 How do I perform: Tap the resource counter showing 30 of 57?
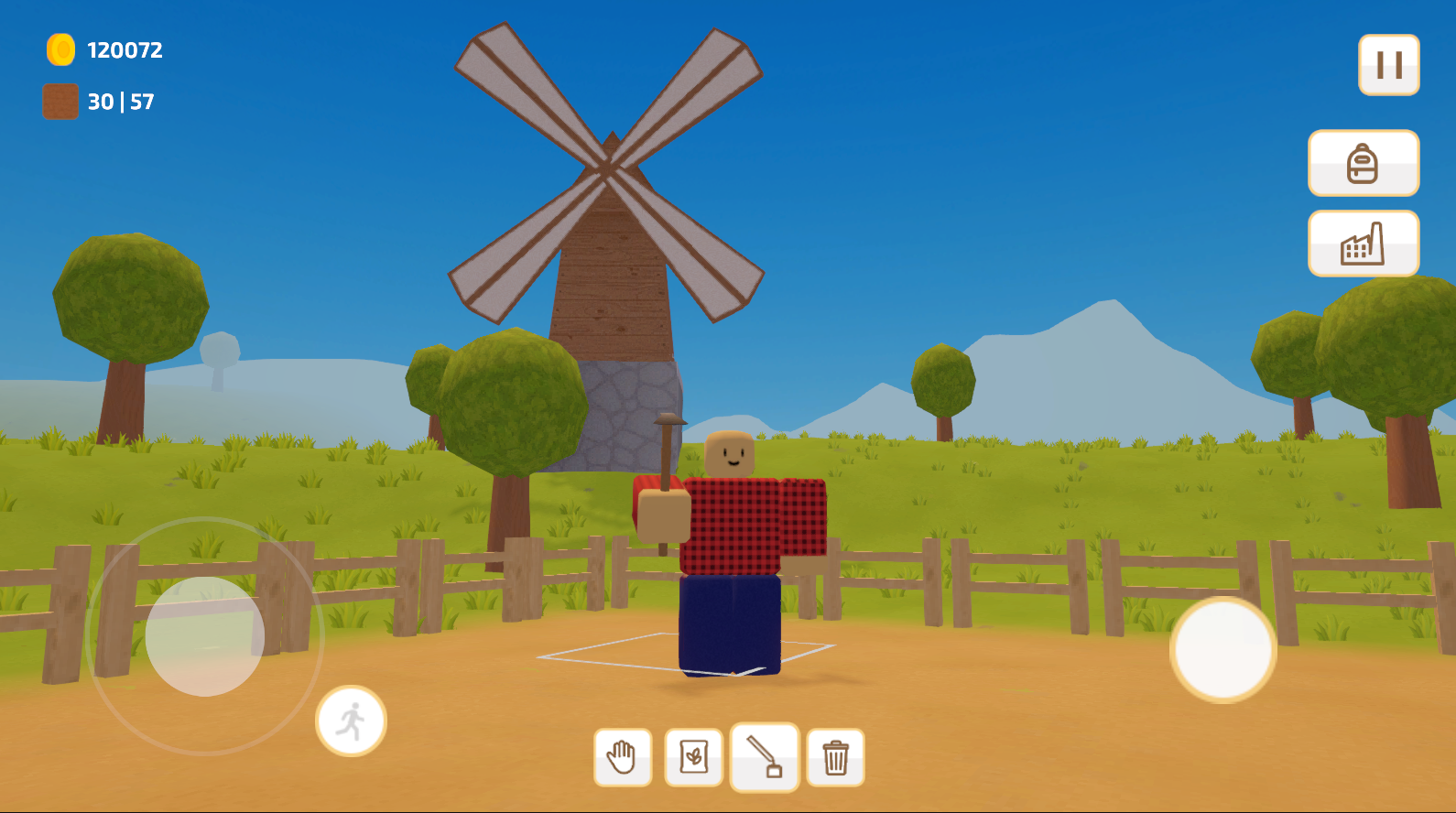(x=118, y=102)
